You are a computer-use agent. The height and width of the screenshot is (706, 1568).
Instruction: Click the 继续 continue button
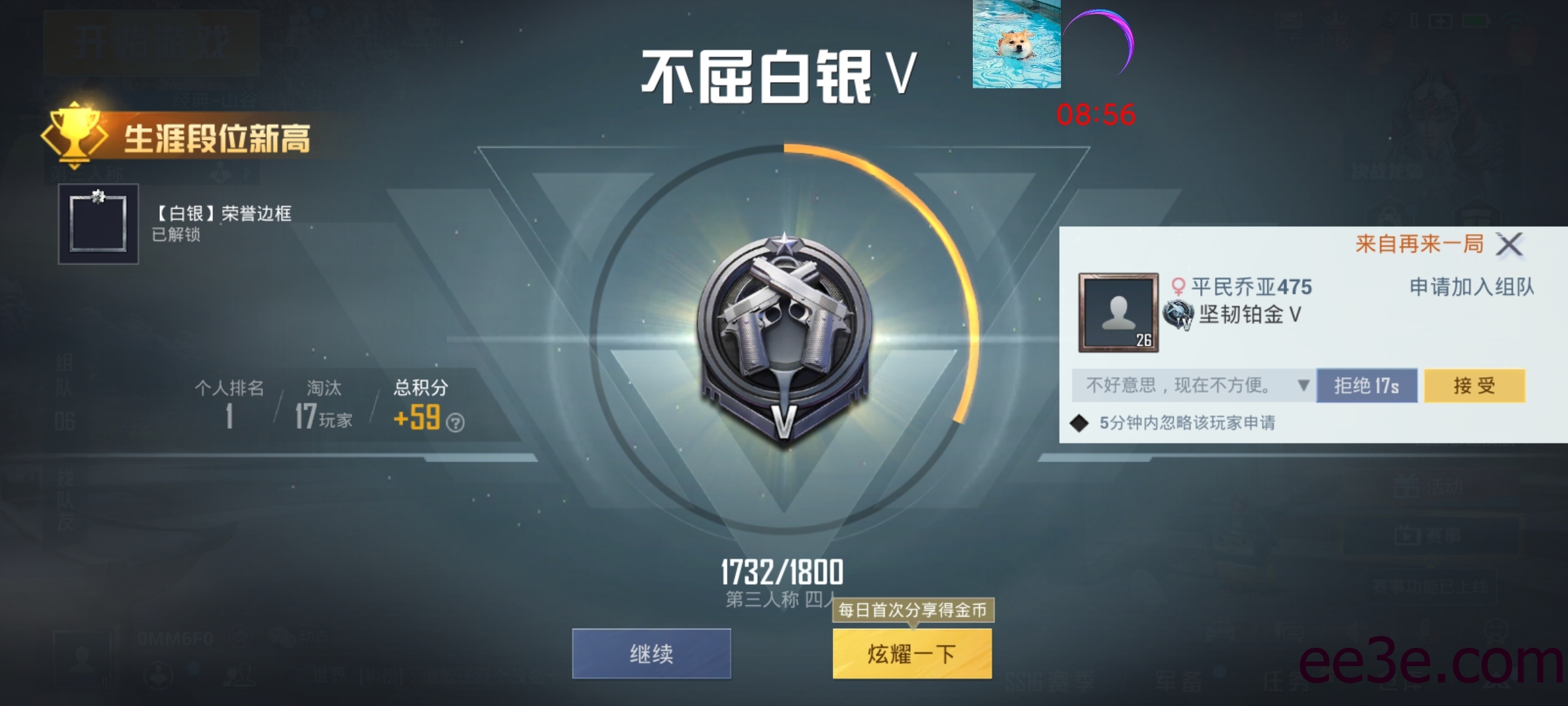[x=651, y=653]
